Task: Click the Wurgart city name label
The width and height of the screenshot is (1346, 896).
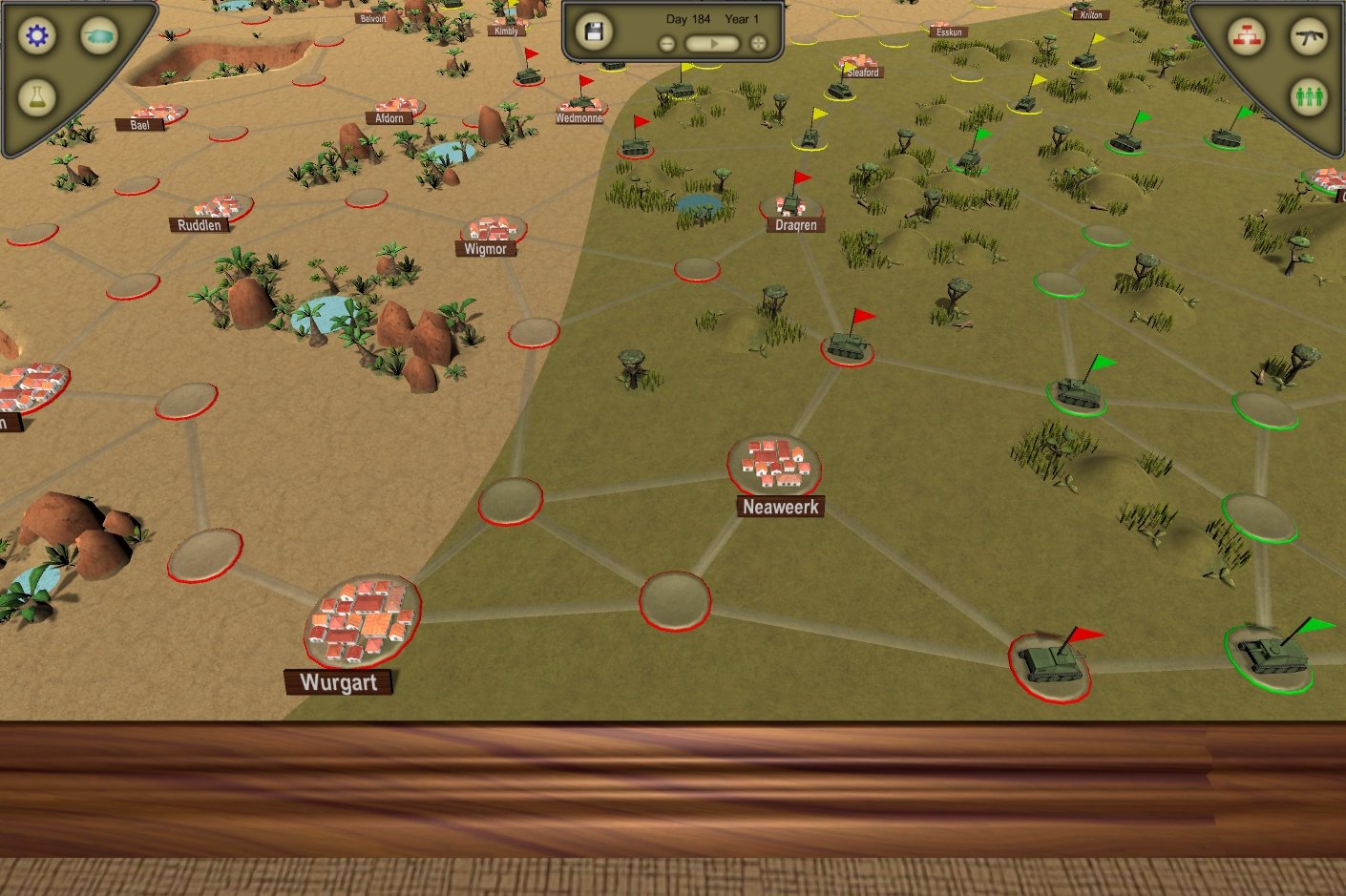Action: (x=341, y=682)
